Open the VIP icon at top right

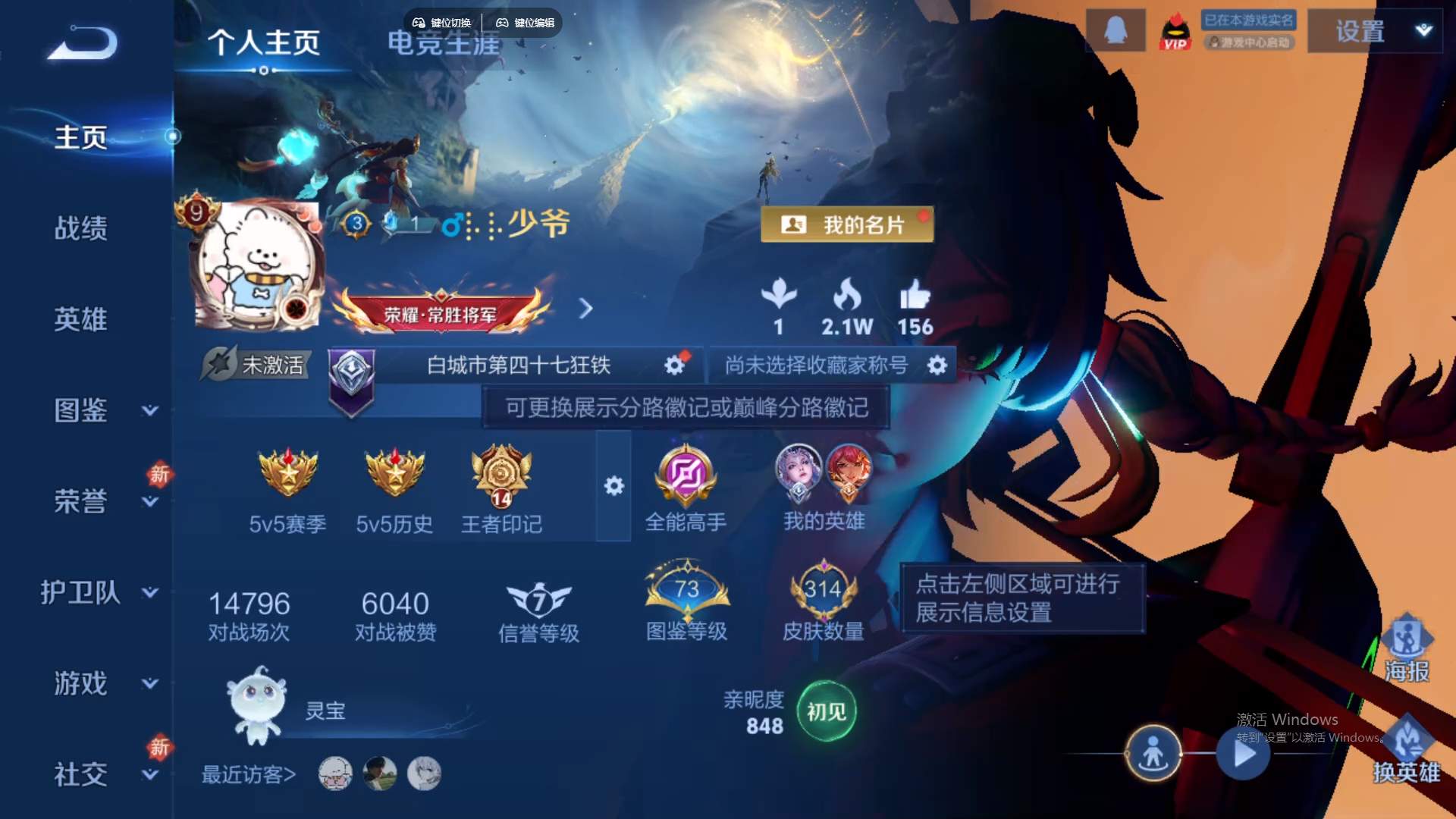pos(1175,30)
